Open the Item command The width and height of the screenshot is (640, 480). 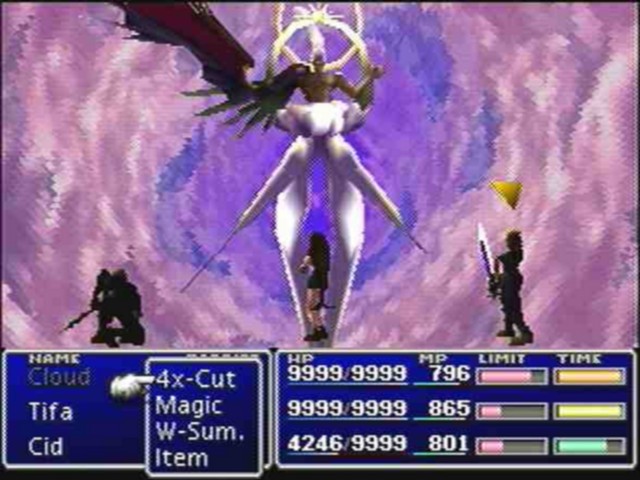(x=182, y=458)
